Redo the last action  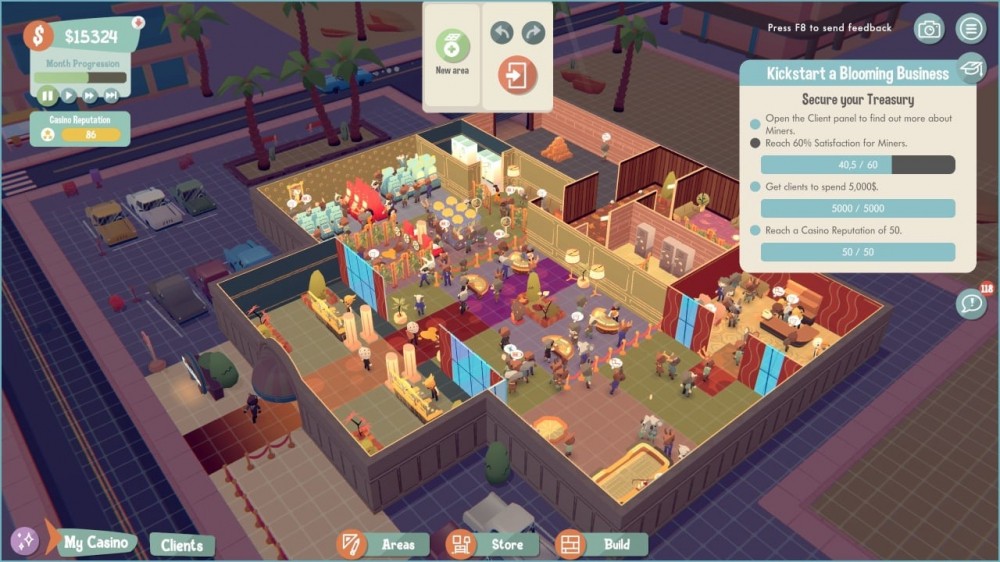[533, 33]
